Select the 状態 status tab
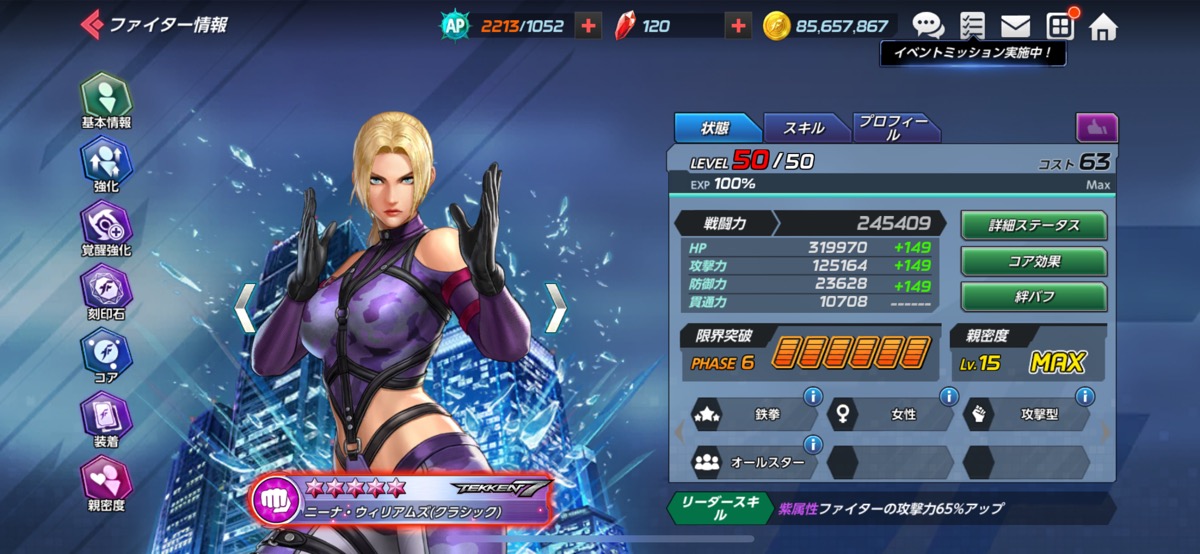This screenshot has width=1200, height=554. coord(715,127)
